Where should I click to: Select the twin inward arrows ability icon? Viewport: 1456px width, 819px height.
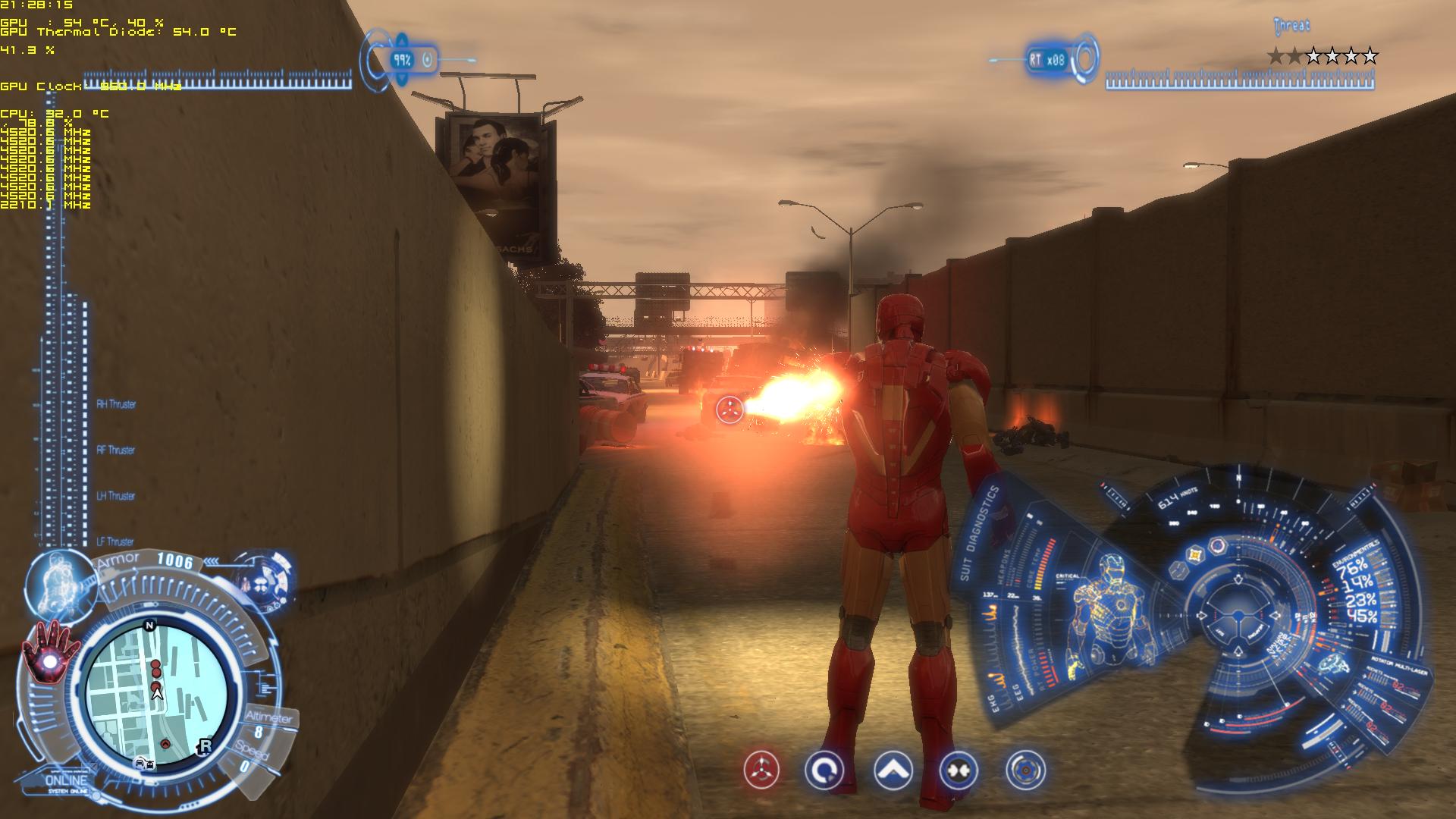(x=959, y=771)
